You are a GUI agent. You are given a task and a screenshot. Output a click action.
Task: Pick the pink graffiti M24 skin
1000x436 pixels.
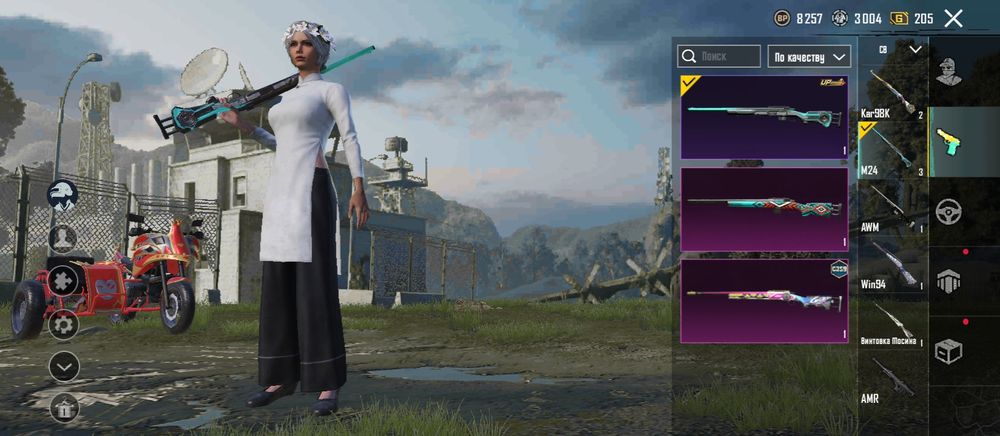coord(765,300)
